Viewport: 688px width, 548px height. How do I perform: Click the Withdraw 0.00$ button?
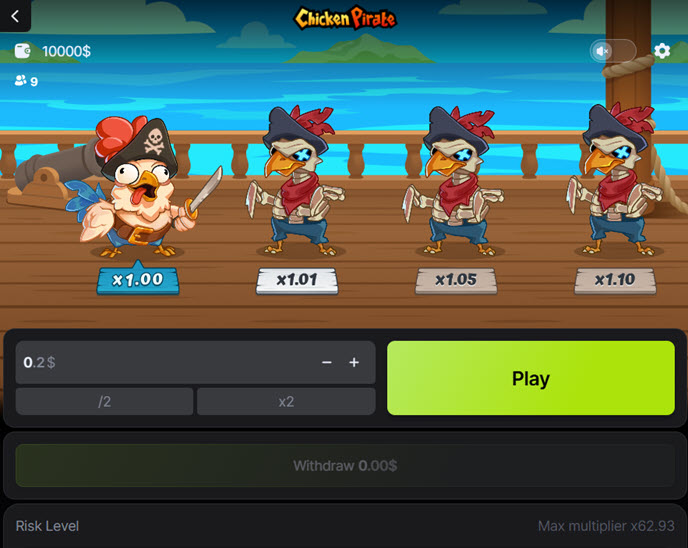344,465
